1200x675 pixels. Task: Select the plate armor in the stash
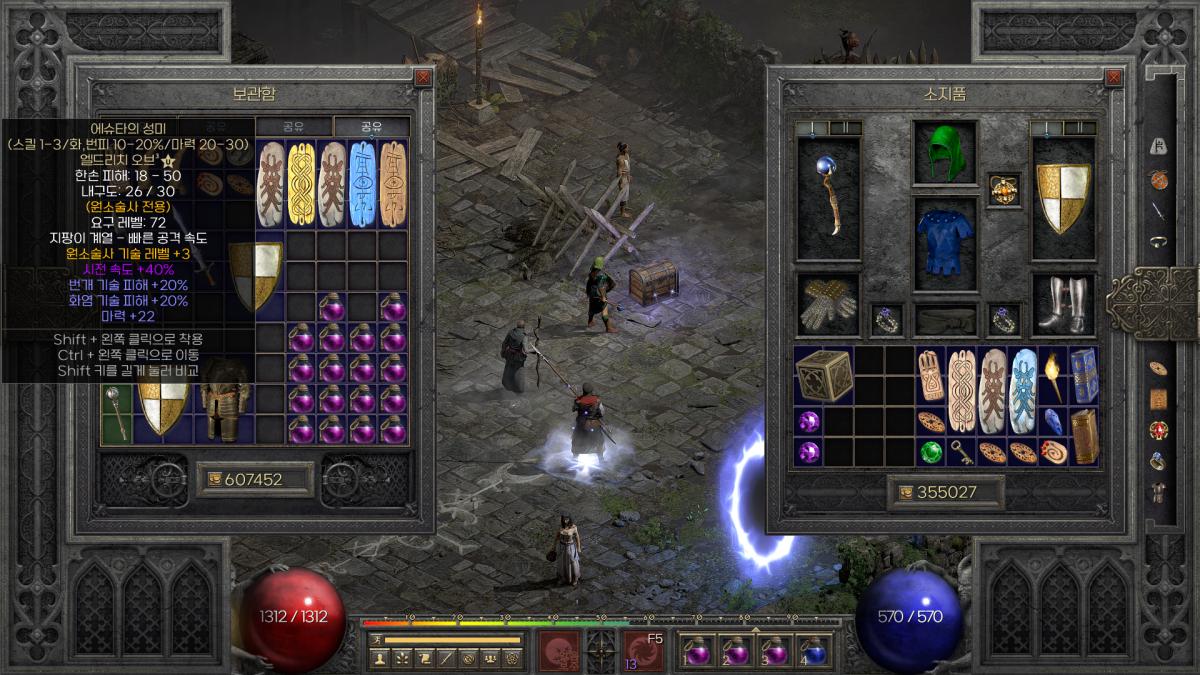219,401
